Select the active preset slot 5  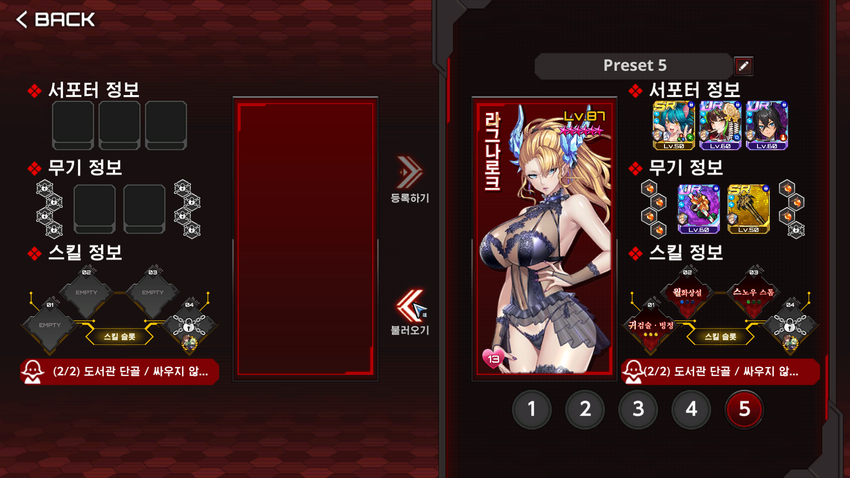pyautogui.click(x=744, y=408)
